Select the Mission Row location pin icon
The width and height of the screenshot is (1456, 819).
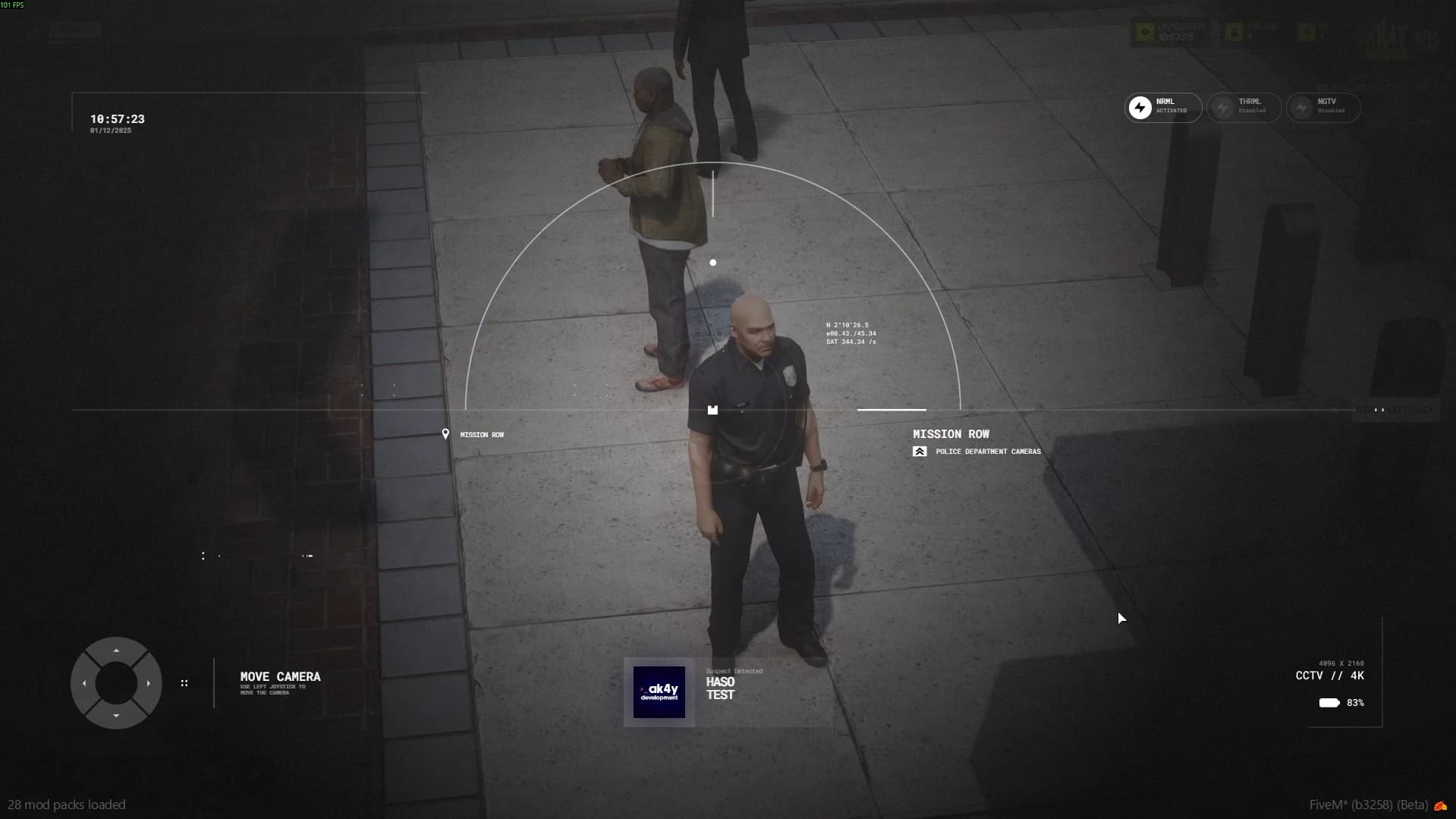(446, 433)
